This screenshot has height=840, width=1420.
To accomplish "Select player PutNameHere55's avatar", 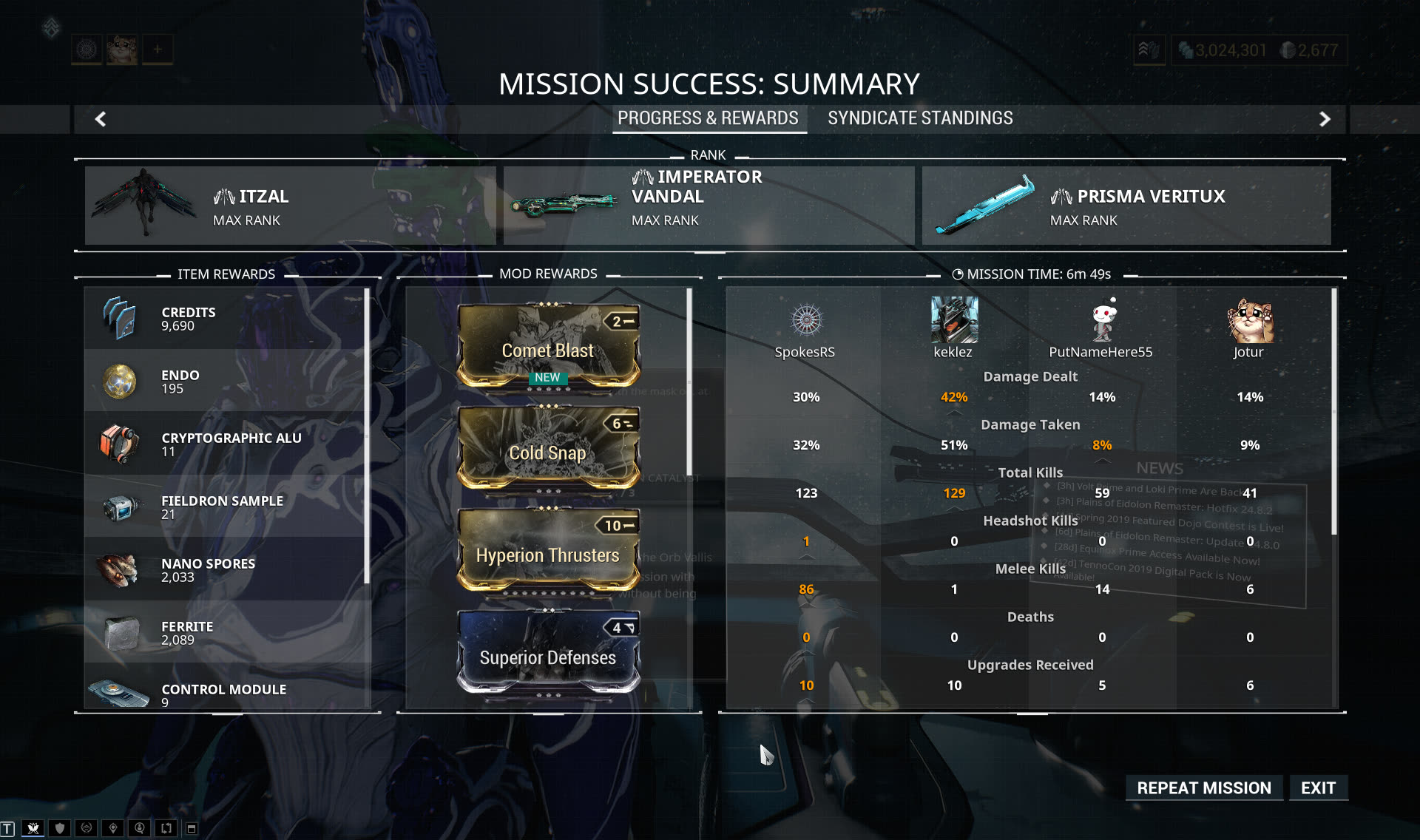I will click(1102, 320).
